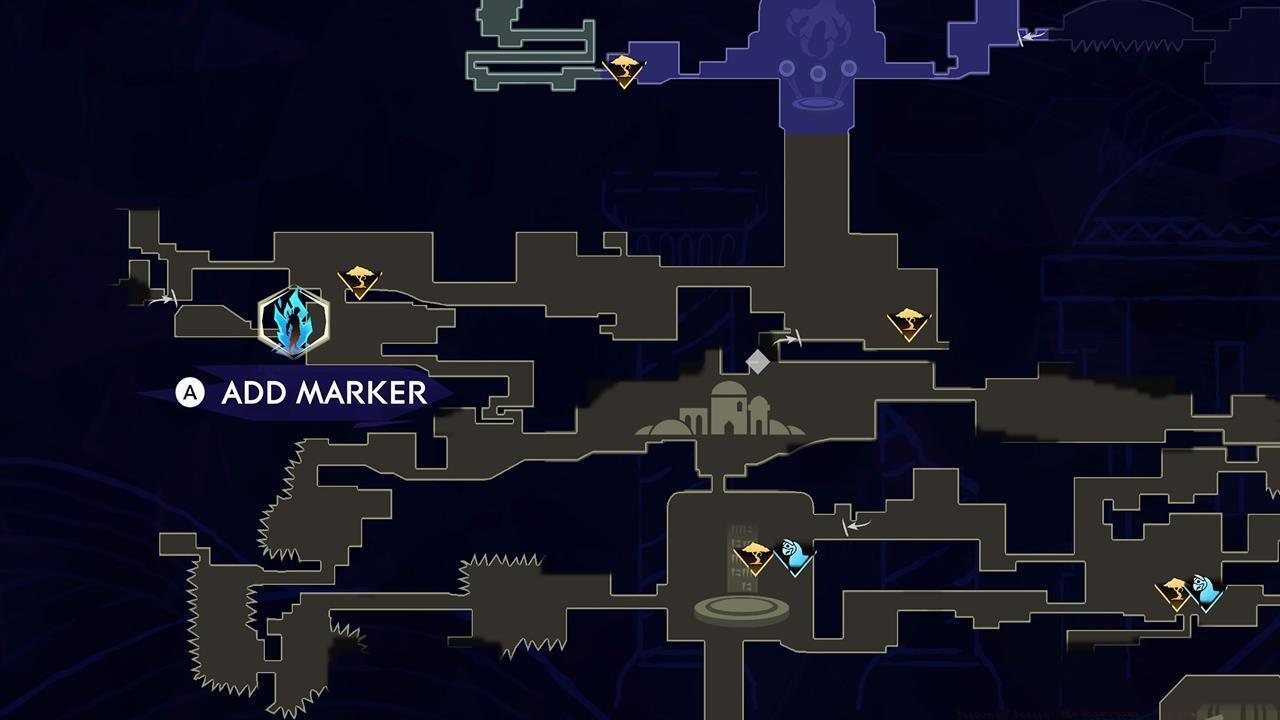Select the blue flea icon at the bottom right
The height and width of the screenshot is (720, 1280).
(1205, 591)
